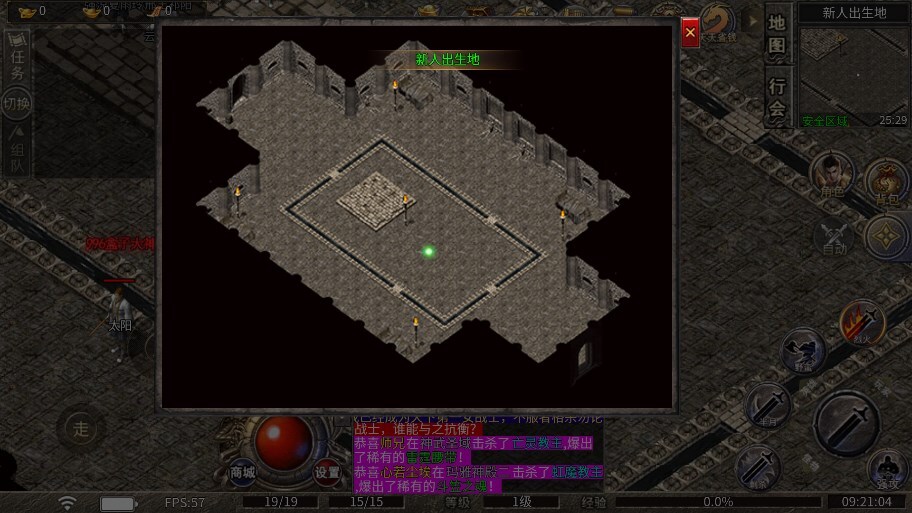
Task: Click the four-point star target button
Action: (886, 237)
